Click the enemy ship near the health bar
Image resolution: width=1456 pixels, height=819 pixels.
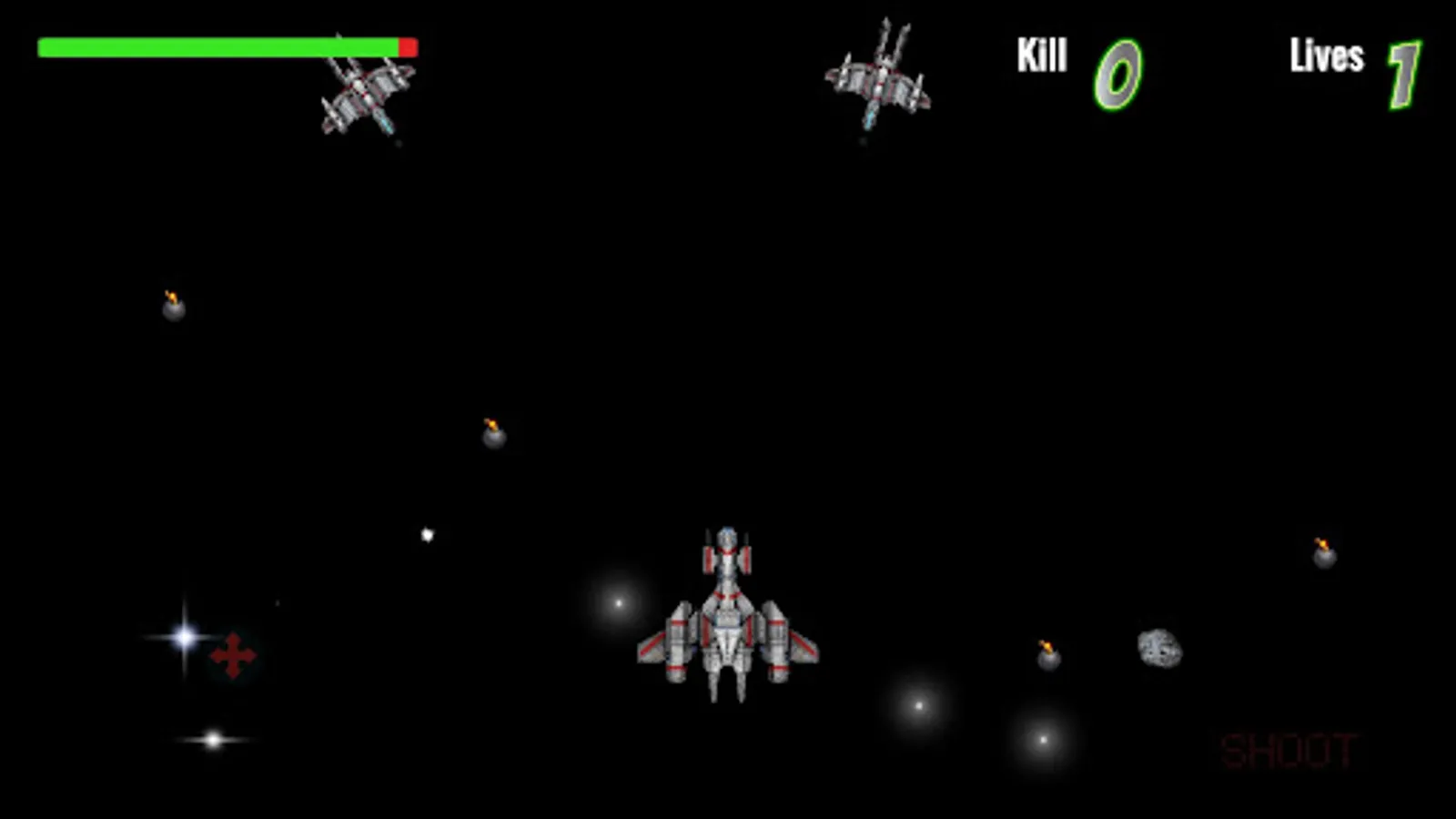[364, 96]
